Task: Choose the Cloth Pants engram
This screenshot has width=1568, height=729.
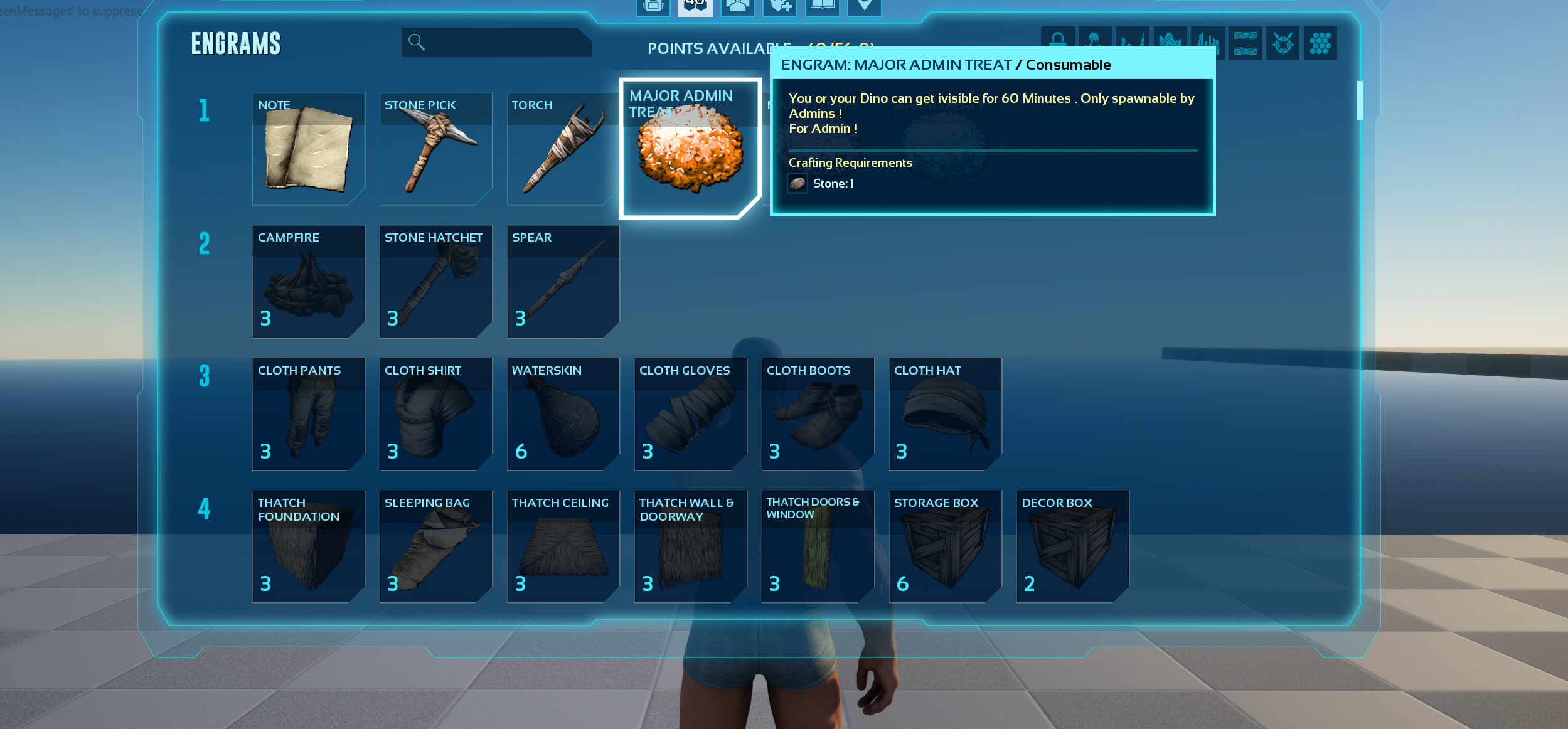Action: (x=308, y=414)
